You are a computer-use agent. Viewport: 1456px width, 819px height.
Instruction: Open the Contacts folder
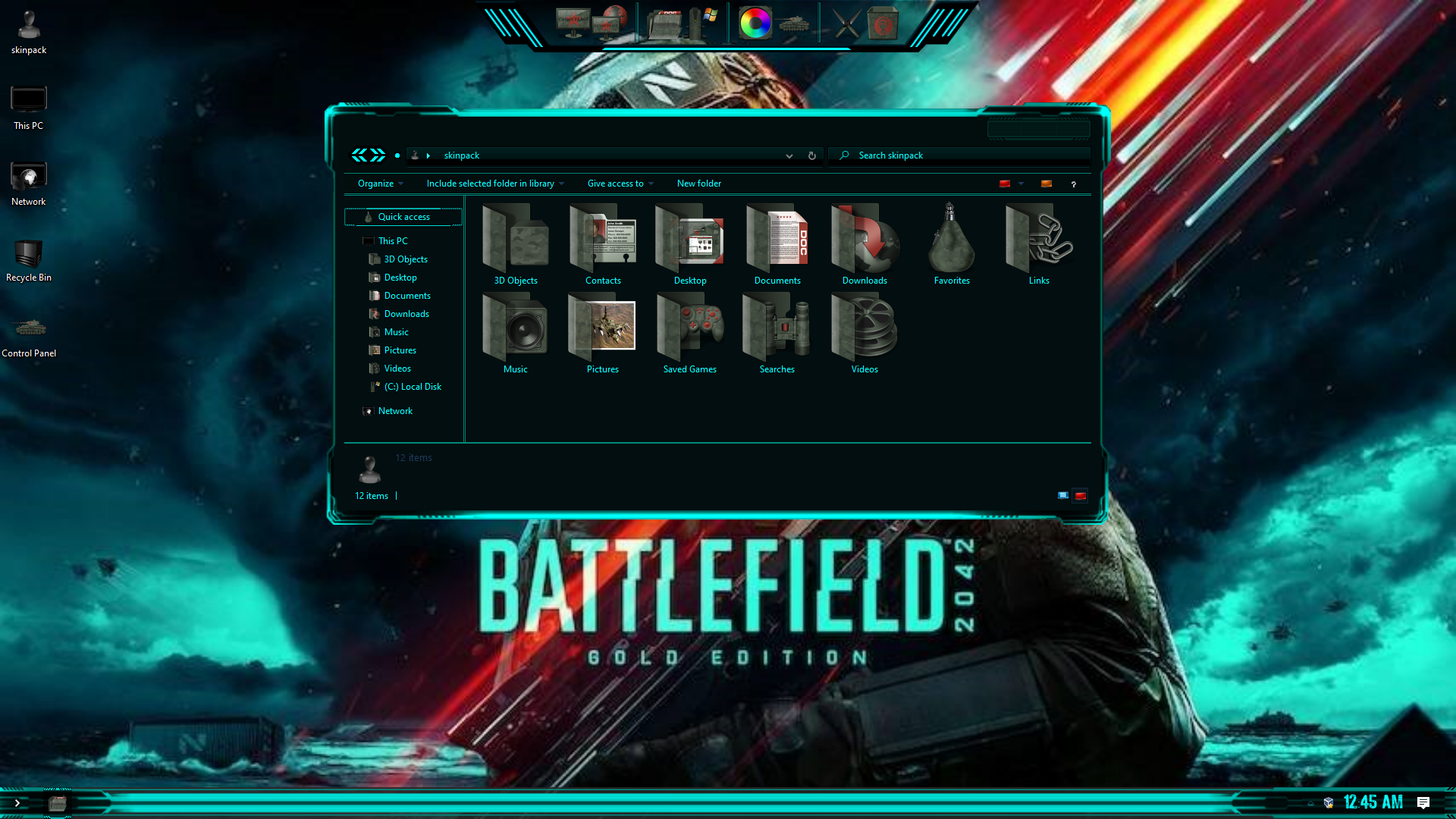point(603,244)
